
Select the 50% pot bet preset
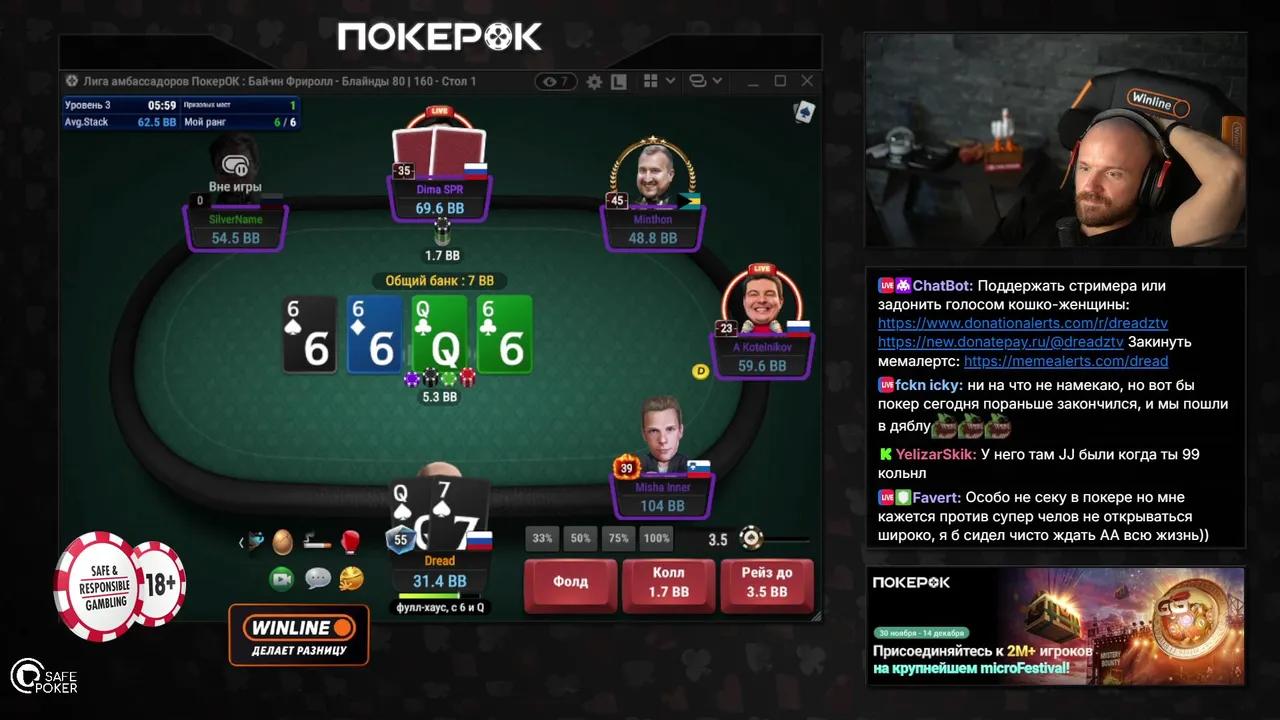click(580, 538)
